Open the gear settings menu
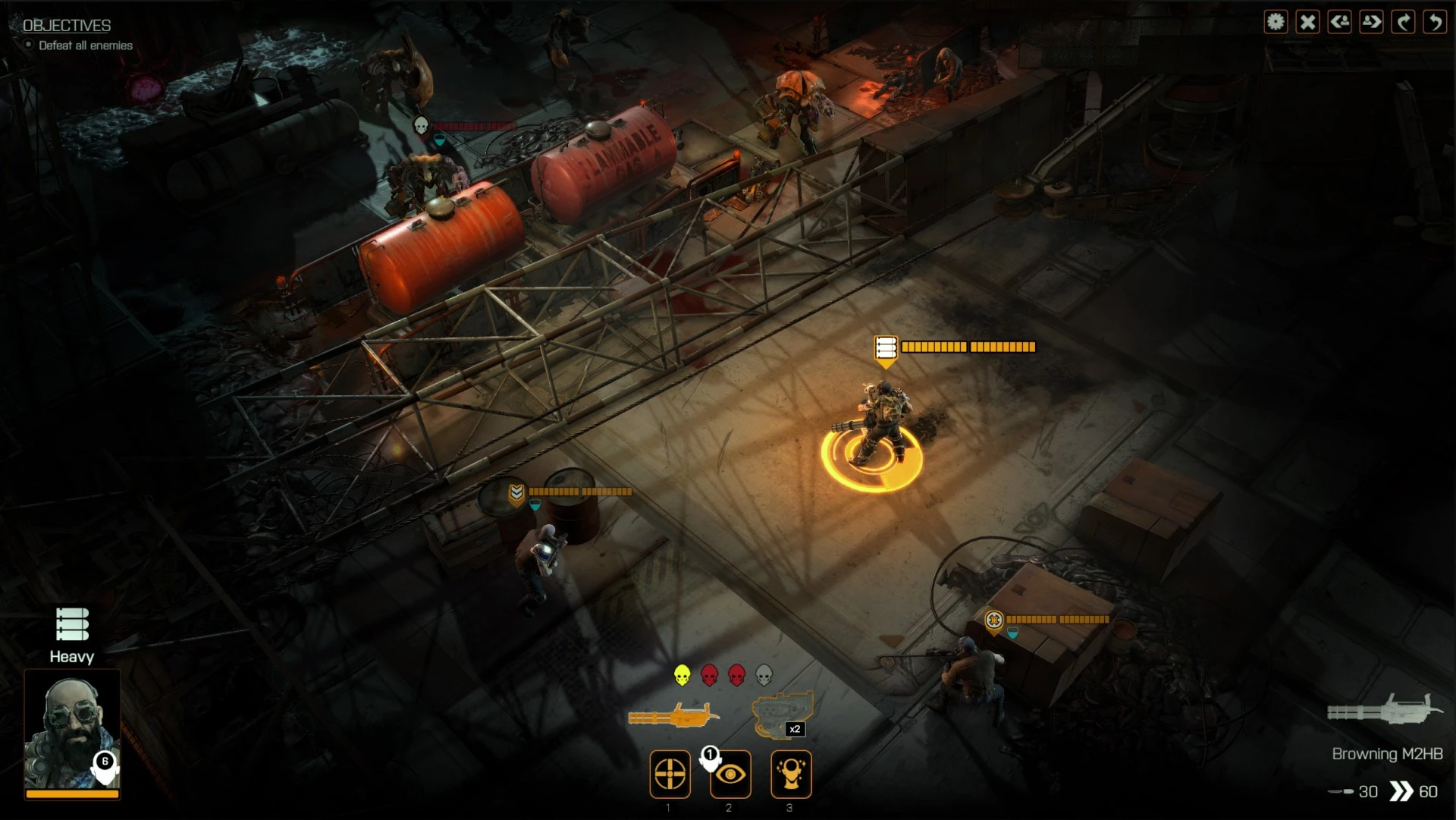 click(1276, 22)
